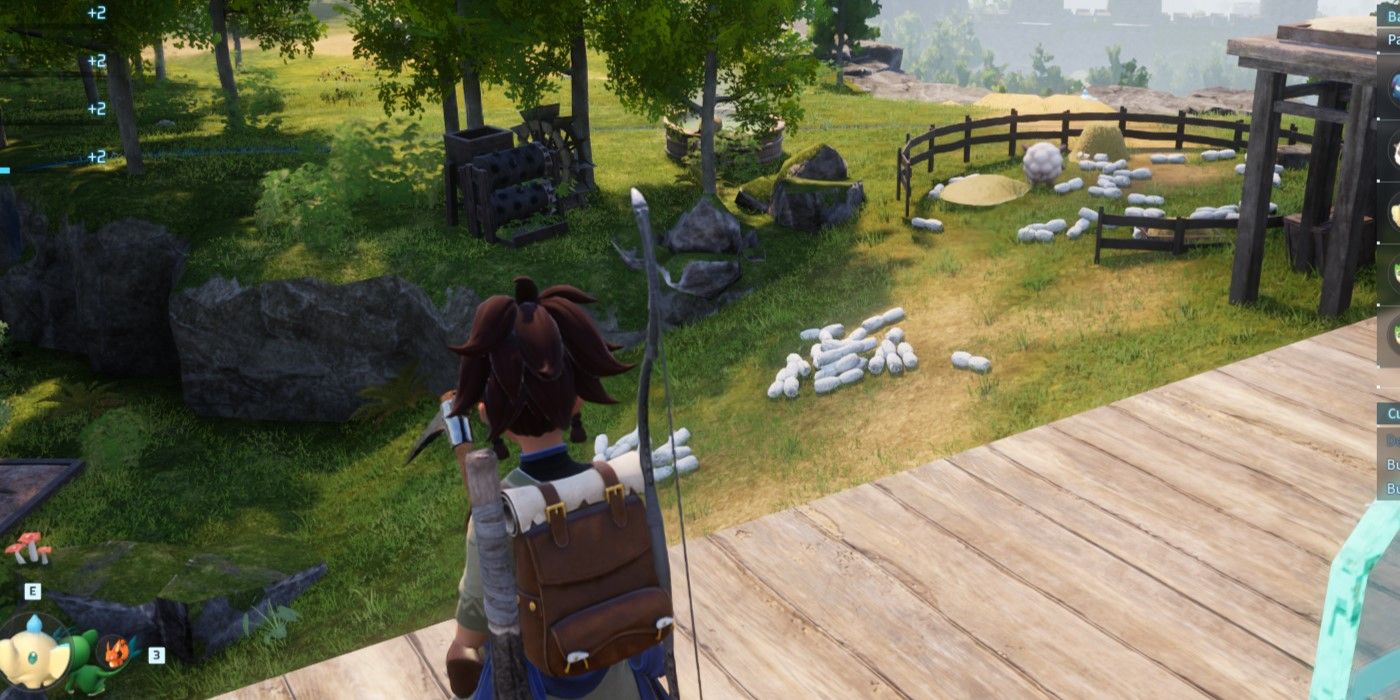Switch to the orange Foxparks pal icon
Image resolution: width=1400 pixels, height=700 pixels.
coord(117,653)
